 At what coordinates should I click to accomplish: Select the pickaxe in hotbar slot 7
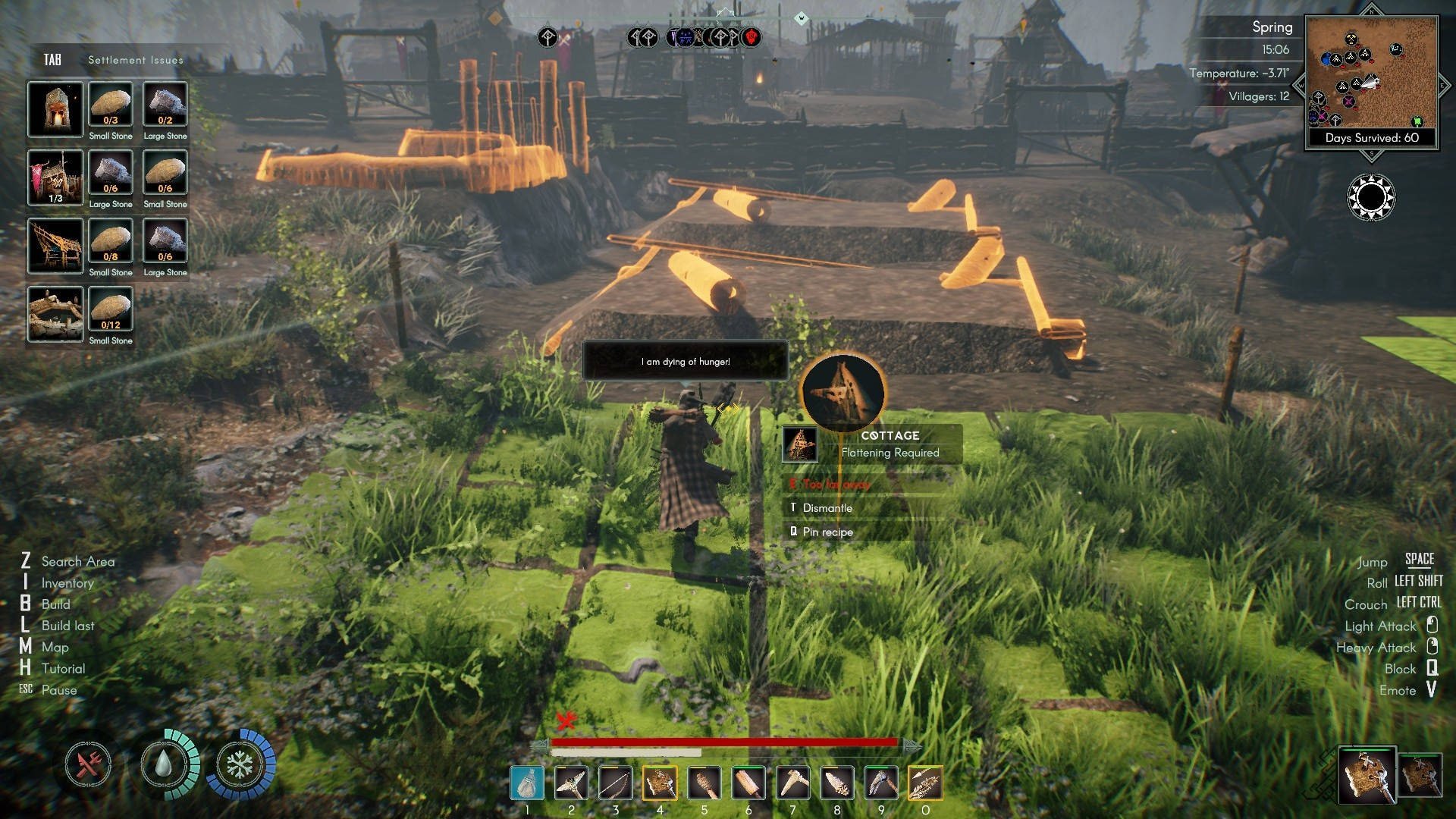click(792, 783)
